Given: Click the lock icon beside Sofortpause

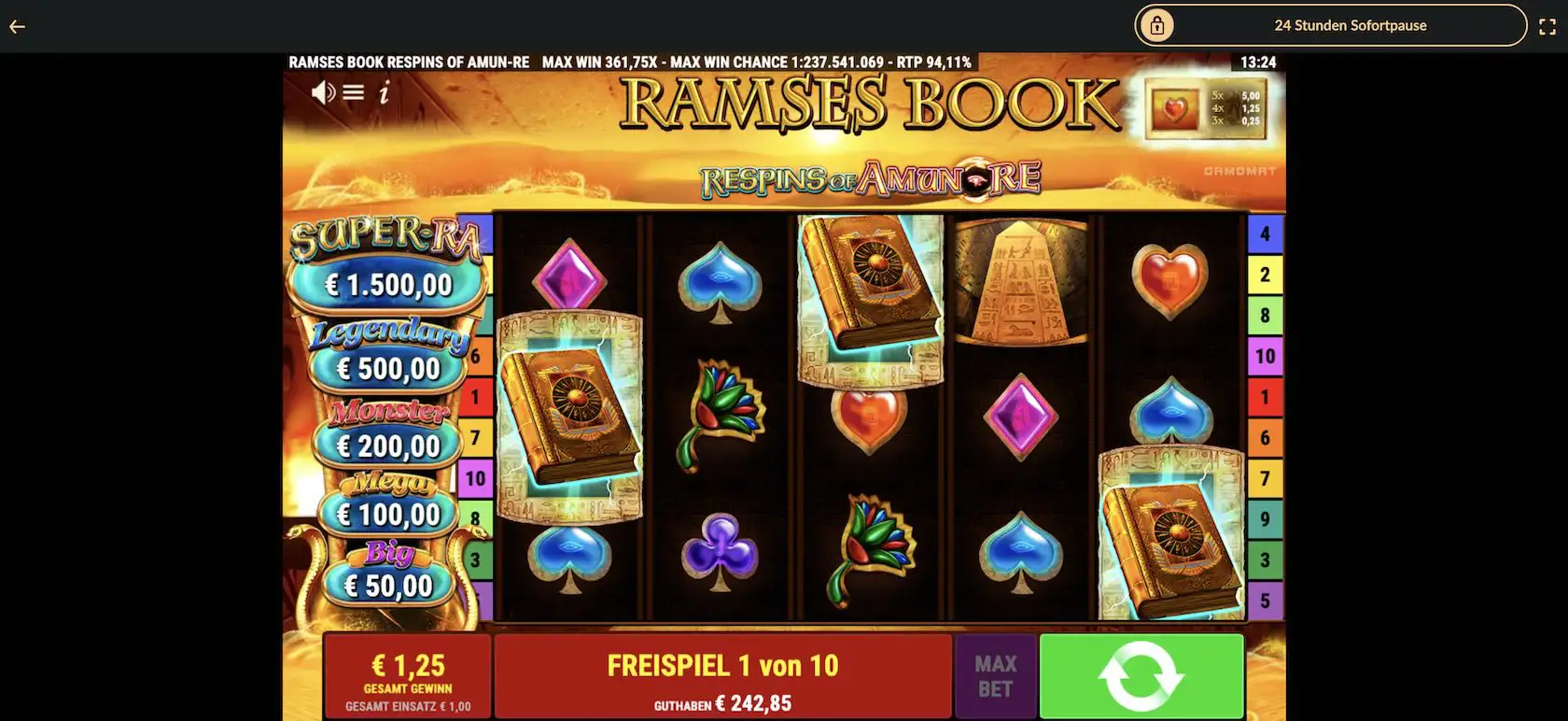Looking at the screenshot, I should (1157, 24).
